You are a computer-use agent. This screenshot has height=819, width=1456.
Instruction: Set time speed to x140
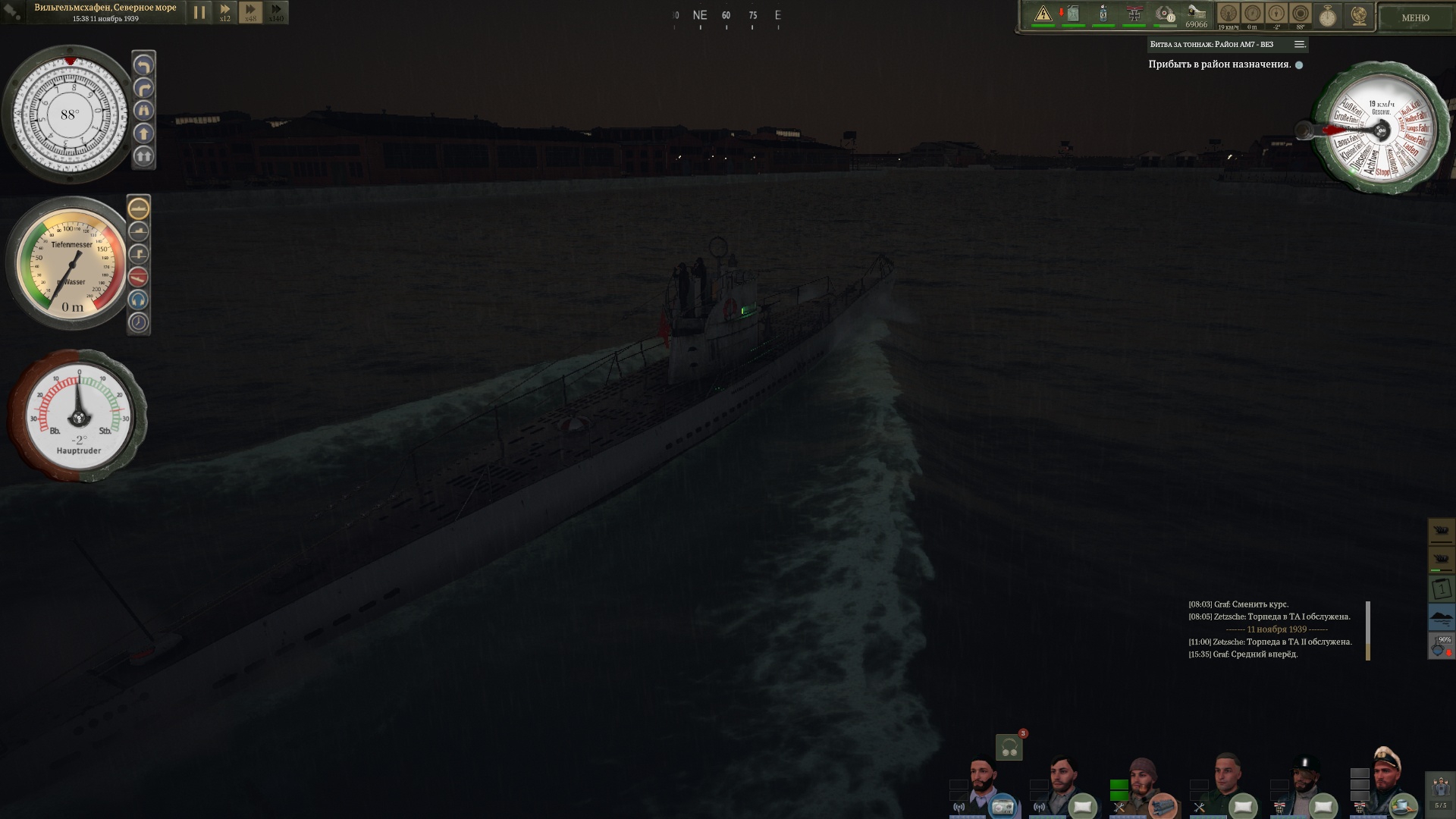coord(276,12)
